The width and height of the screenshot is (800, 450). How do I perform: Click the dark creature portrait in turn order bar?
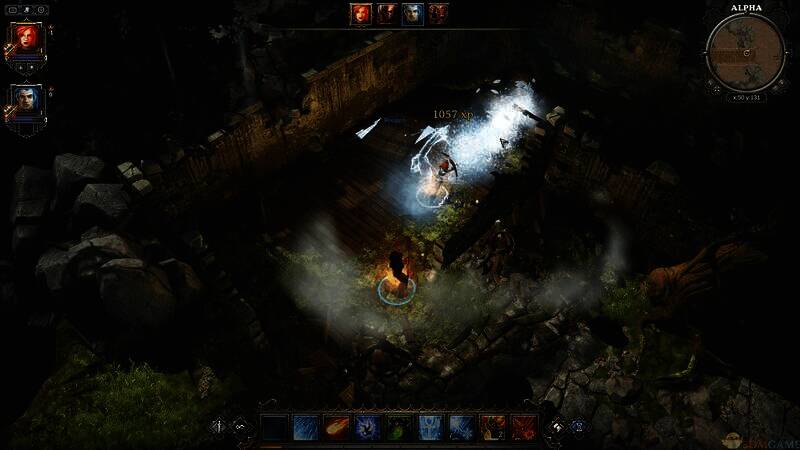click(x=386, y=14)
